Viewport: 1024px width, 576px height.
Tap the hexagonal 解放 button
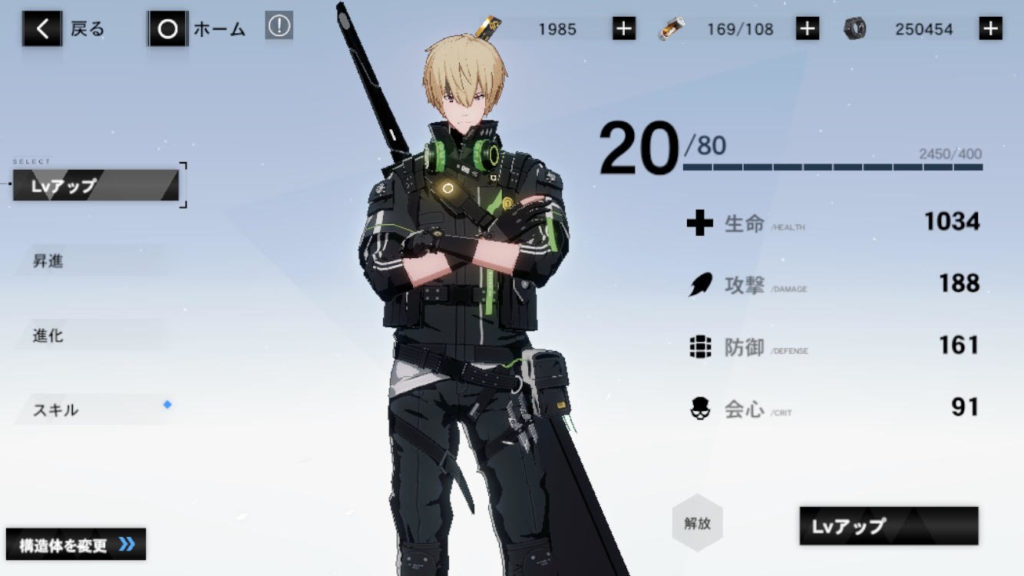[697, 522]
